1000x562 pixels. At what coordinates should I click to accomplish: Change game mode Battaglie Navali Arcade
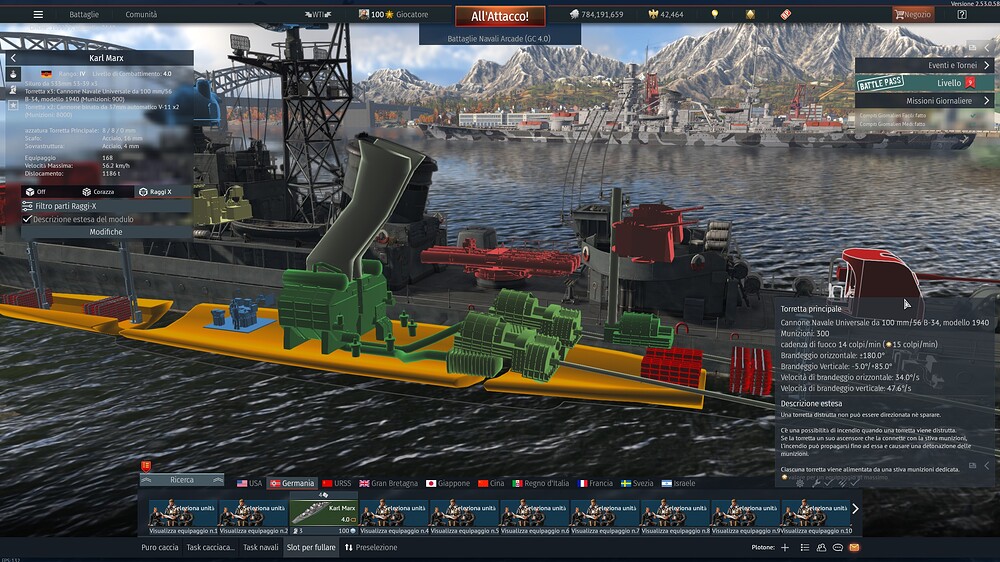(x=499, y=38)
